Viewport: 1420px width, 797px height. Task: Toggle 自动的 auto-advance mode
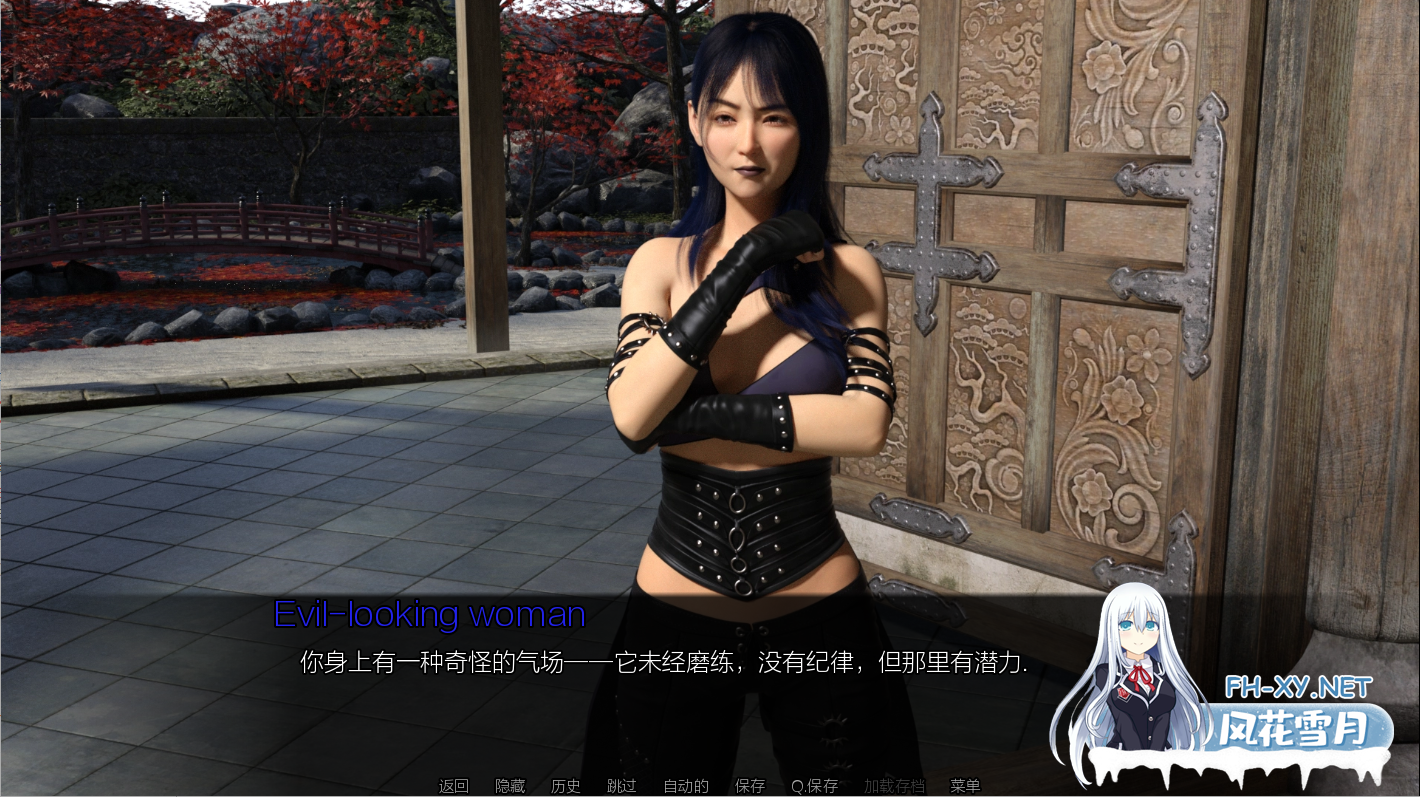(x=686, y=786)
